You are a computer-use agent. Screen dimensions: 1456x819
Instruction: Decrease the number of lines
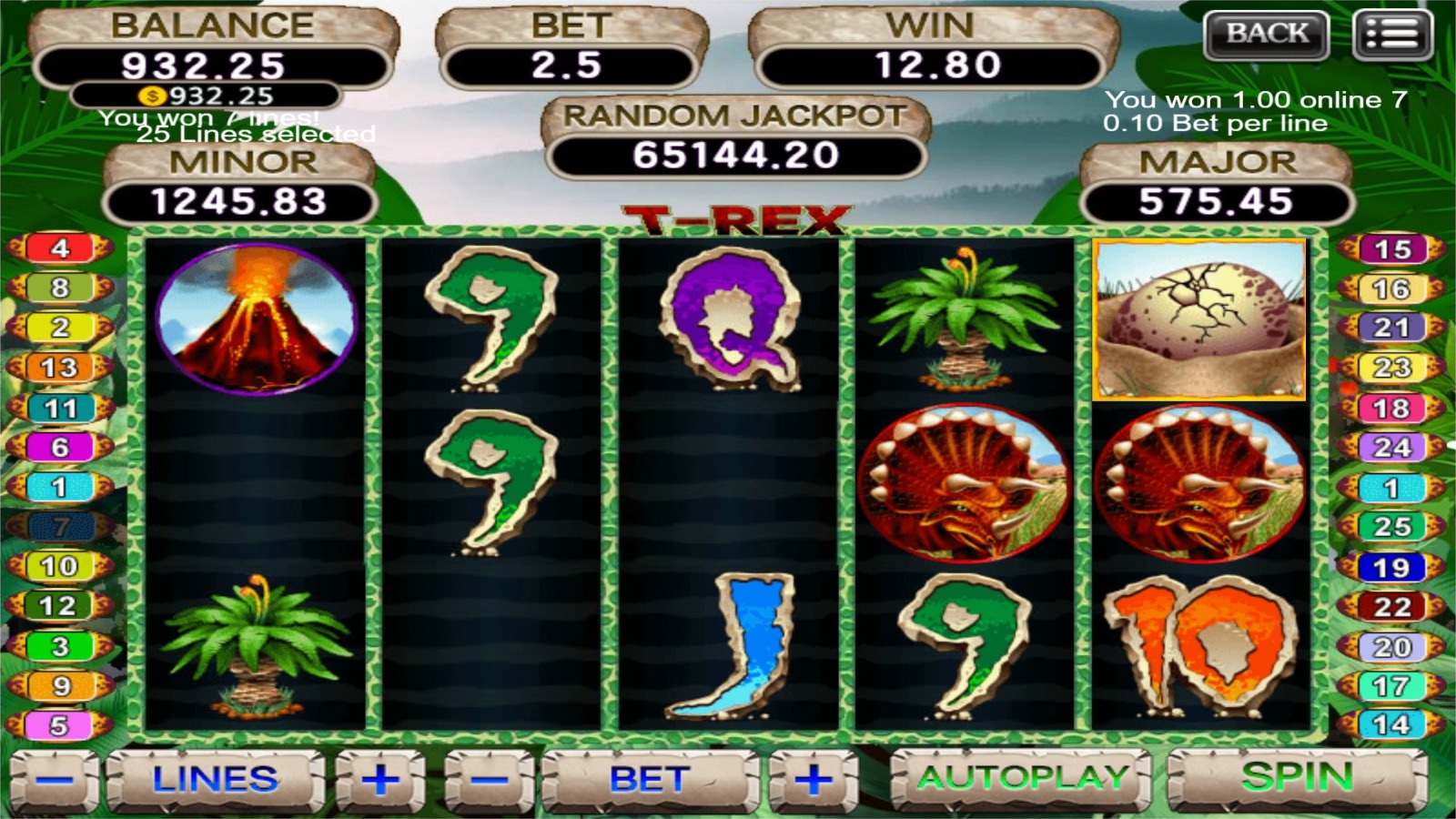[x=55, y=780]
